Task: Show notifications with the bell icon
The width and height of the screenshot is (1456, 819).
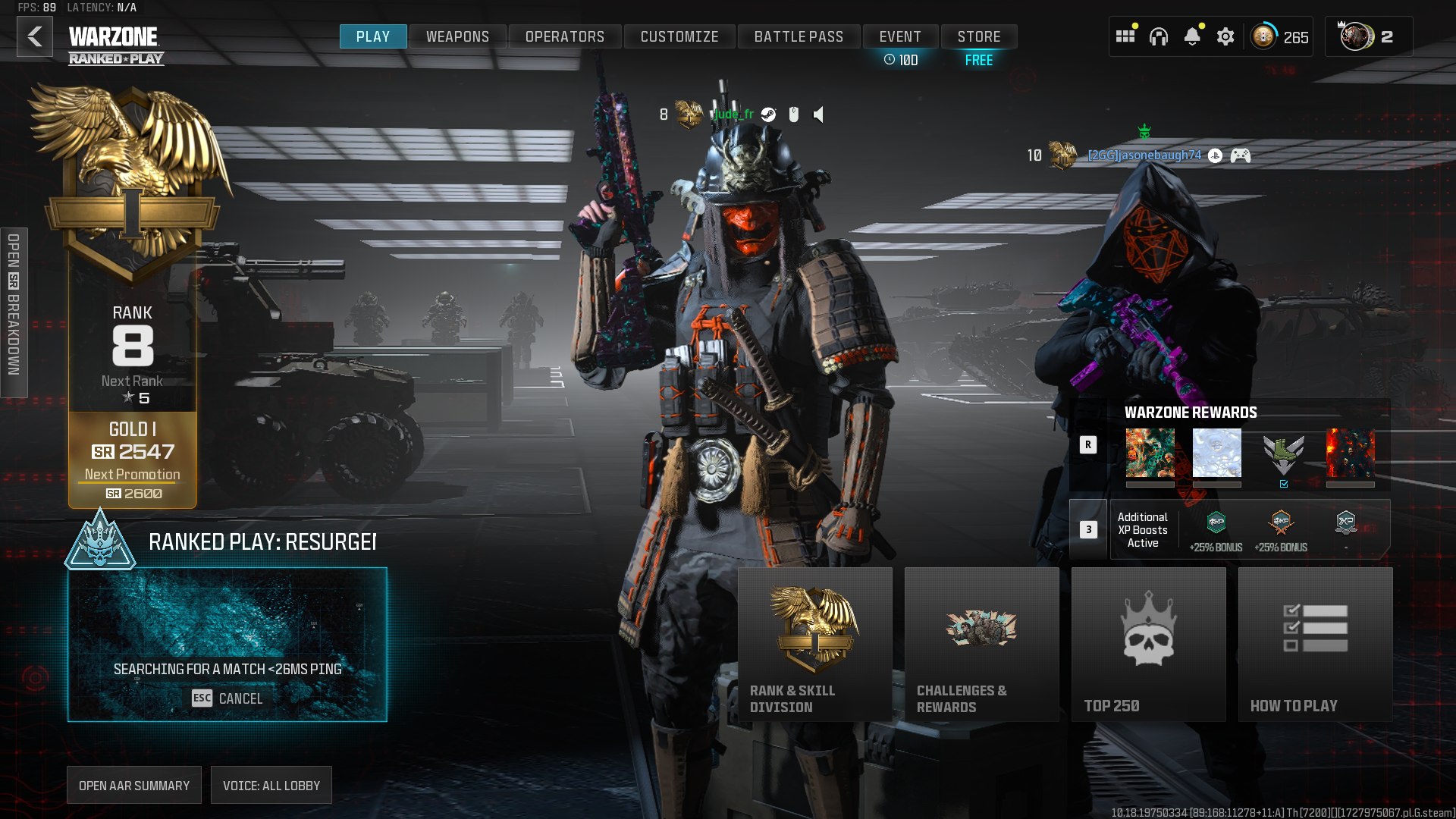Action: coord(1192,36)
